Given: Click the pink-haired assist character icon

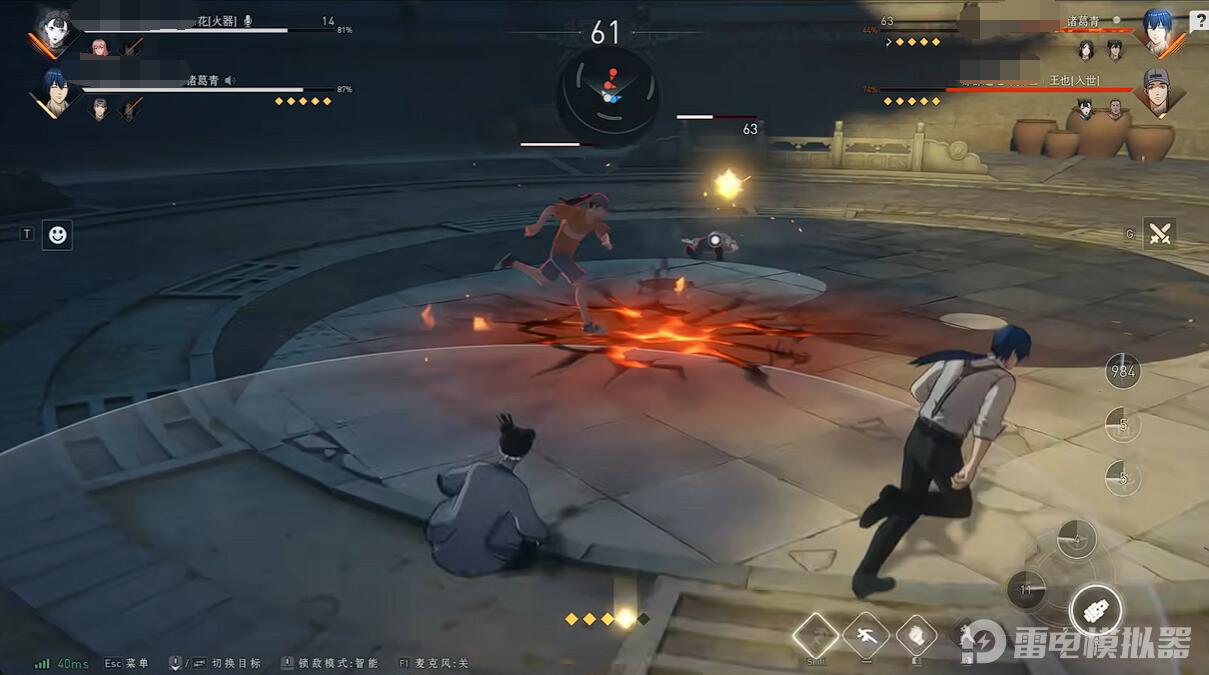Looking at the screenshot, I should coord(99,47).
